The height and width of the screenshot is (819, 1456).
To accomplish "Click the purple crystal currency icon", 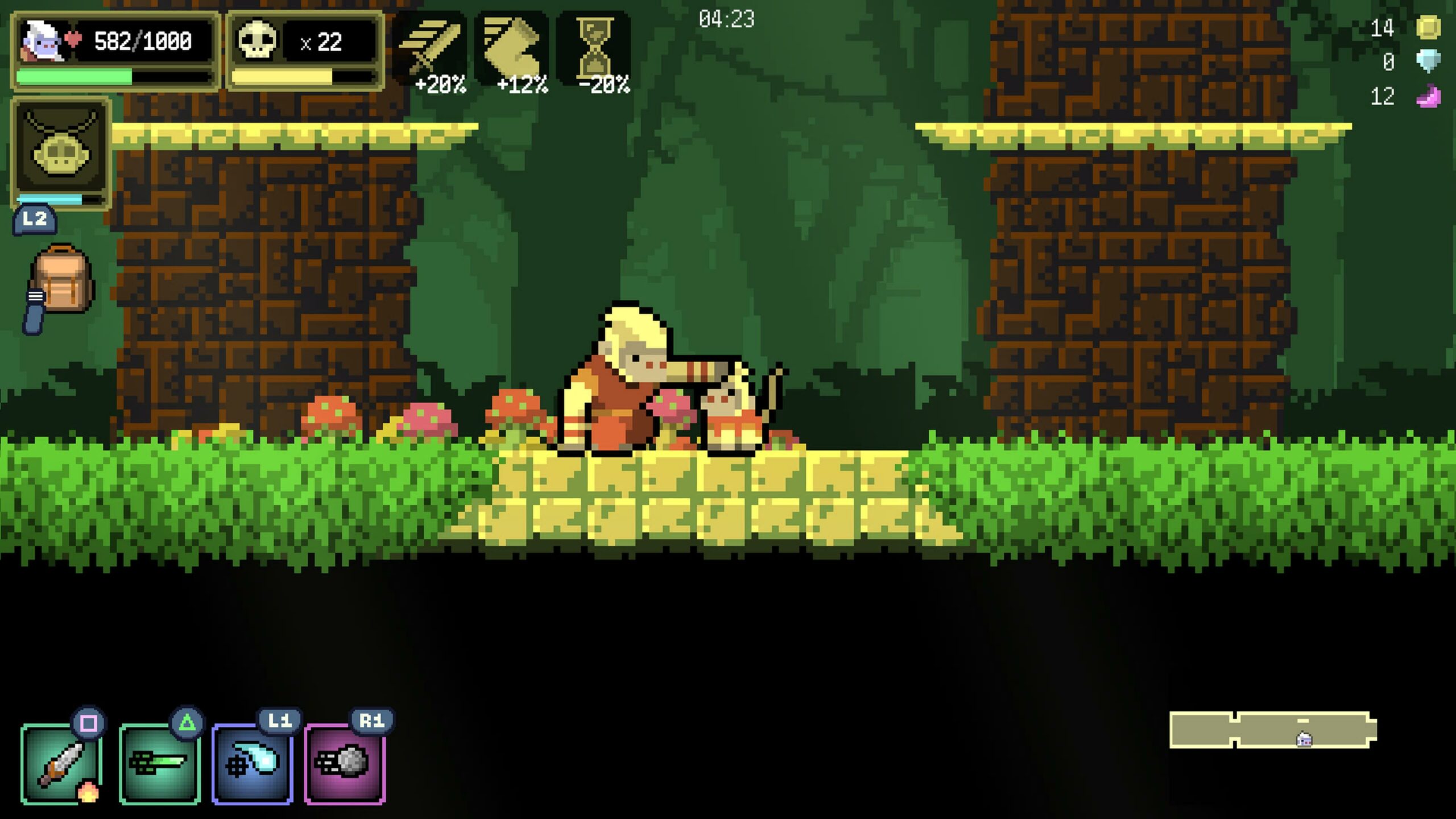I will point(1428,97).
